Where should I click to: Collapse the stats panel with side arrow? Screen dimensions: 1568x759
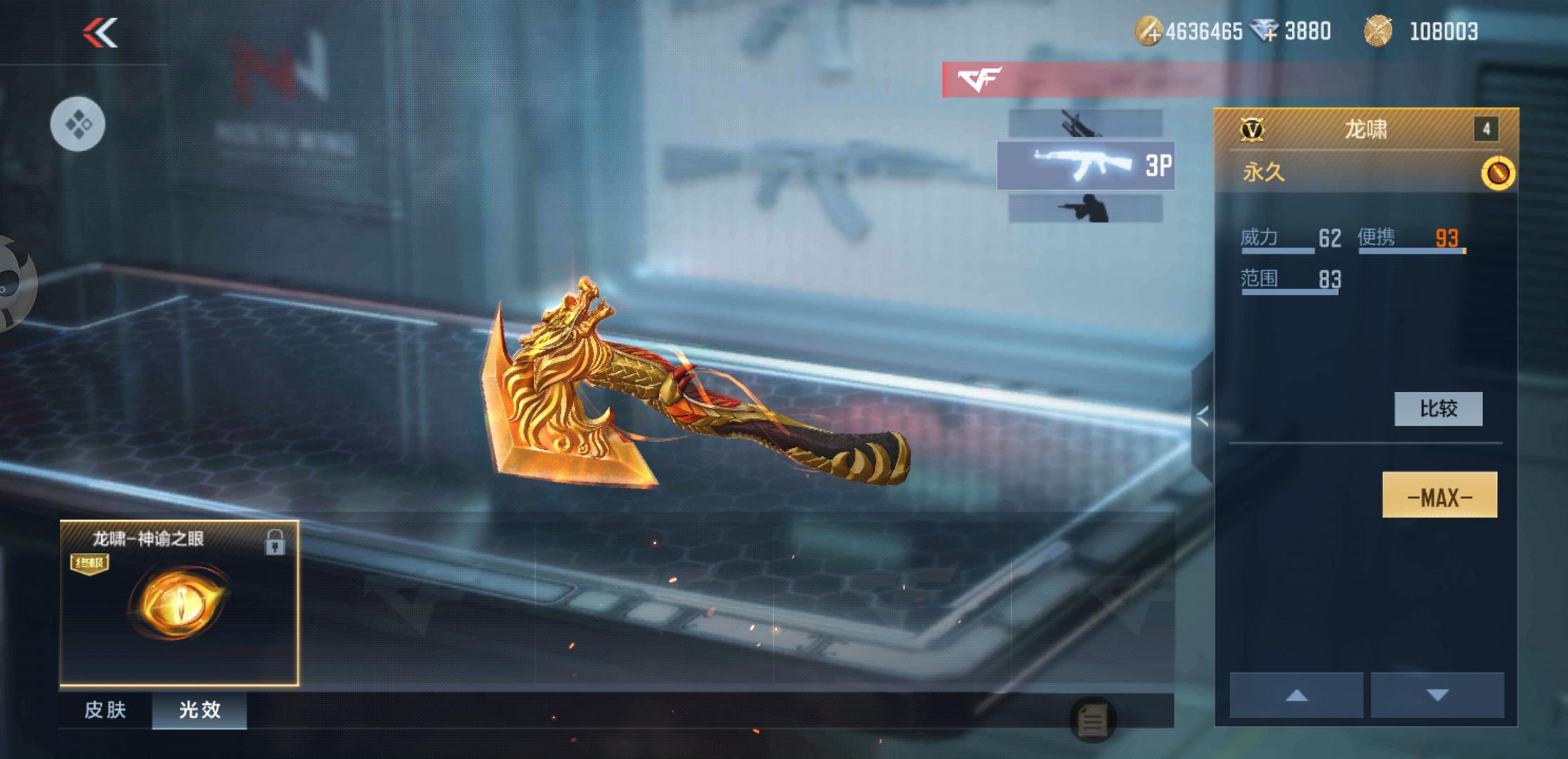tap(1203, 417)
